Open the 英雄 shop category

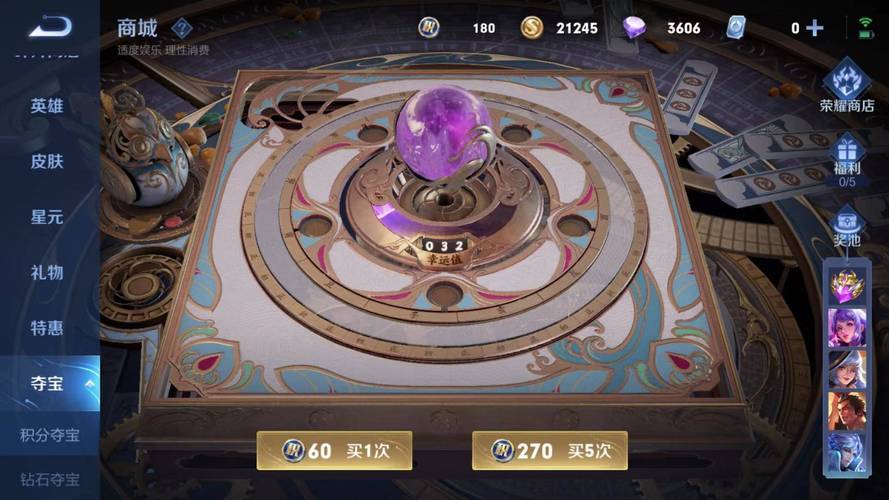pyautogui.click(x=47, y=105)
